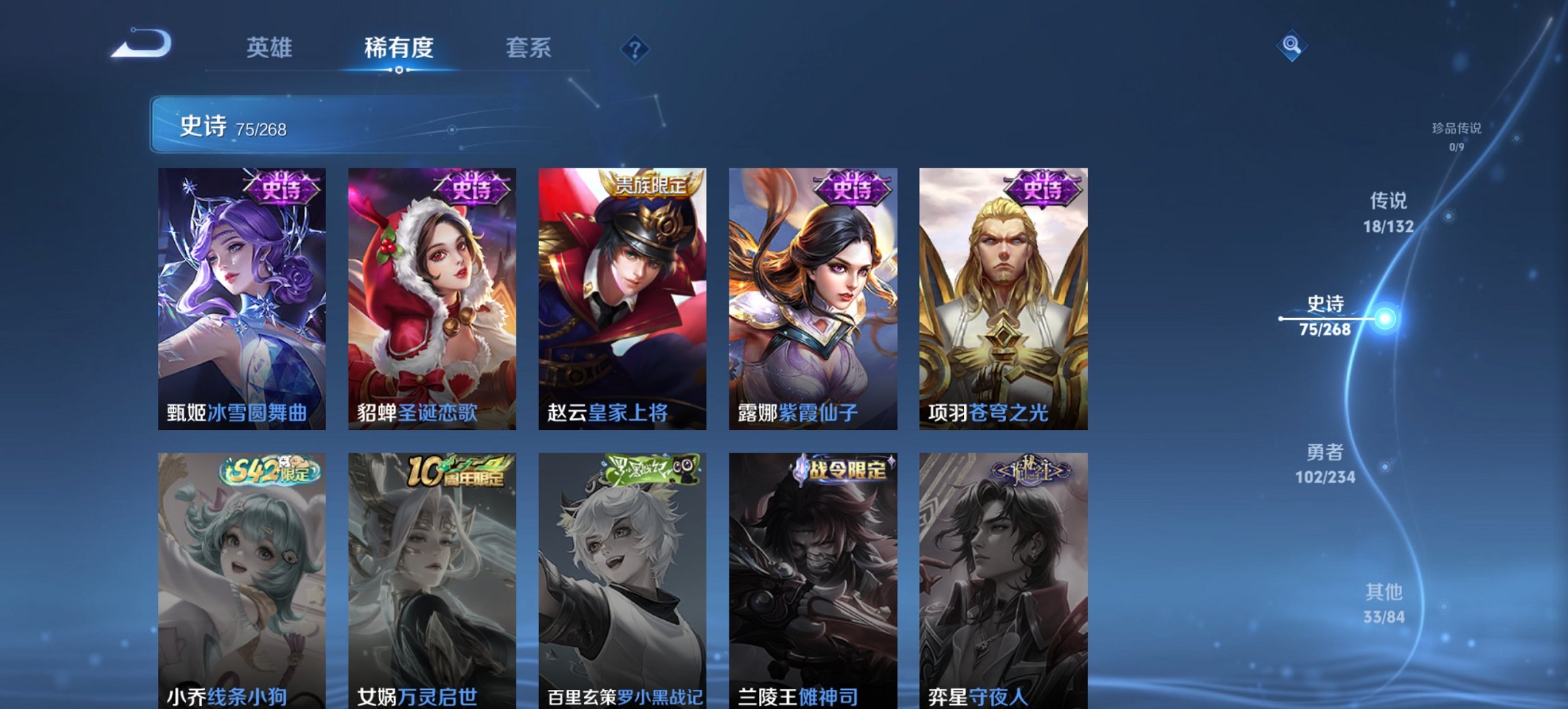1568x709 pixels.
Task: Open the 套系 tab
Action: point(529,48)
